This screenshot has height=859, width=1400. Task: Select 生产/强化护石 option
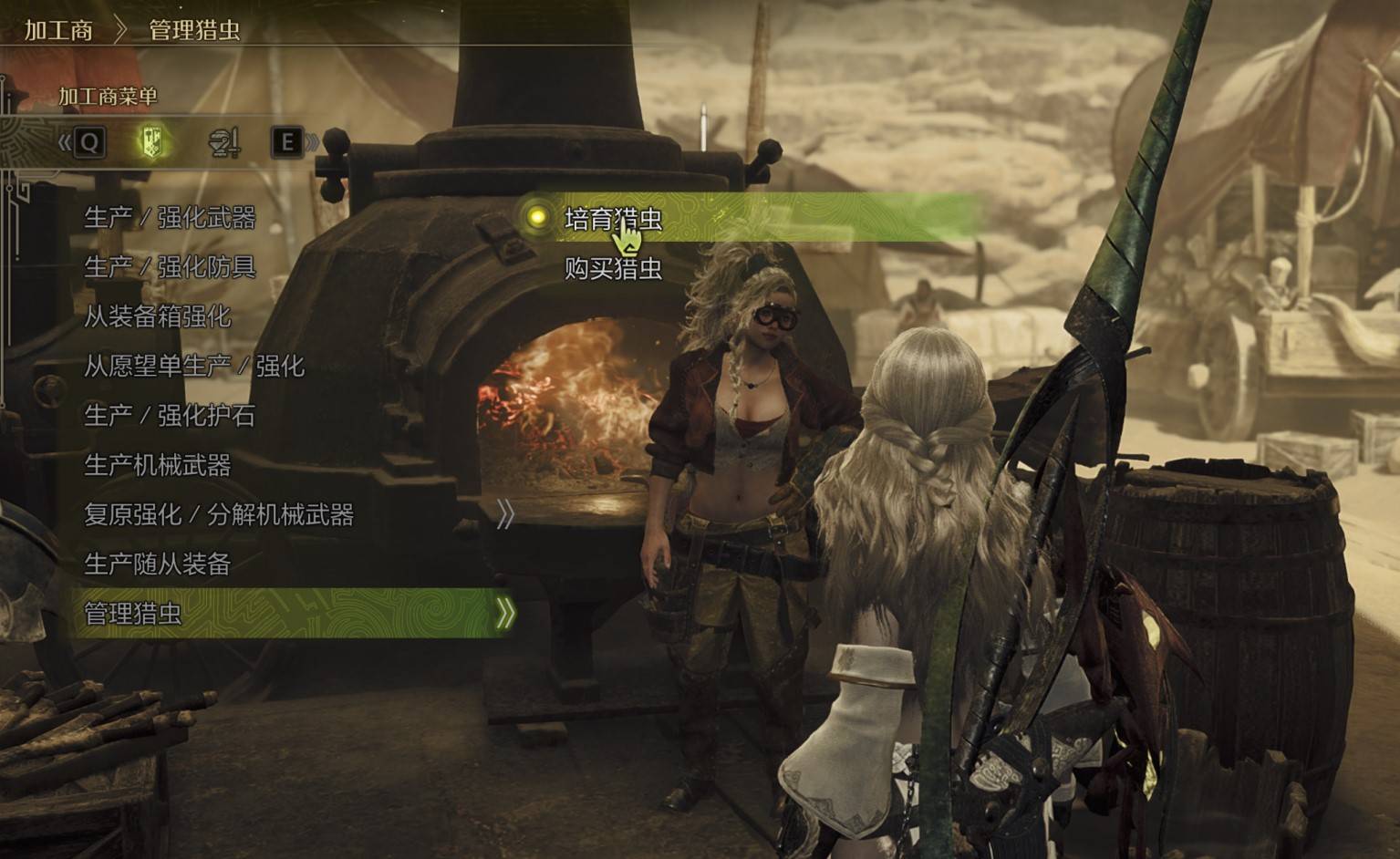[170, 416]
